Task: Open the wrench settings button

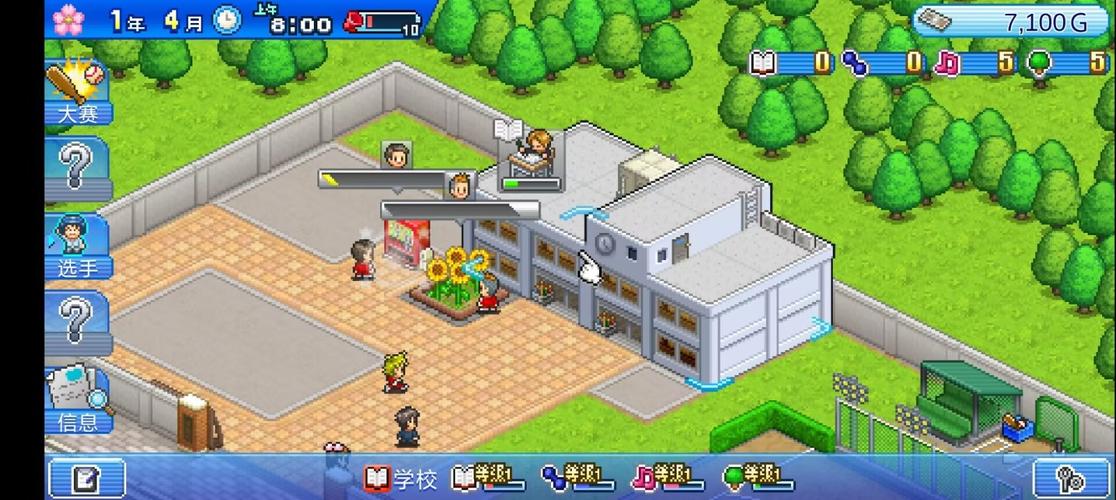Action: (x=1072, y=478)
